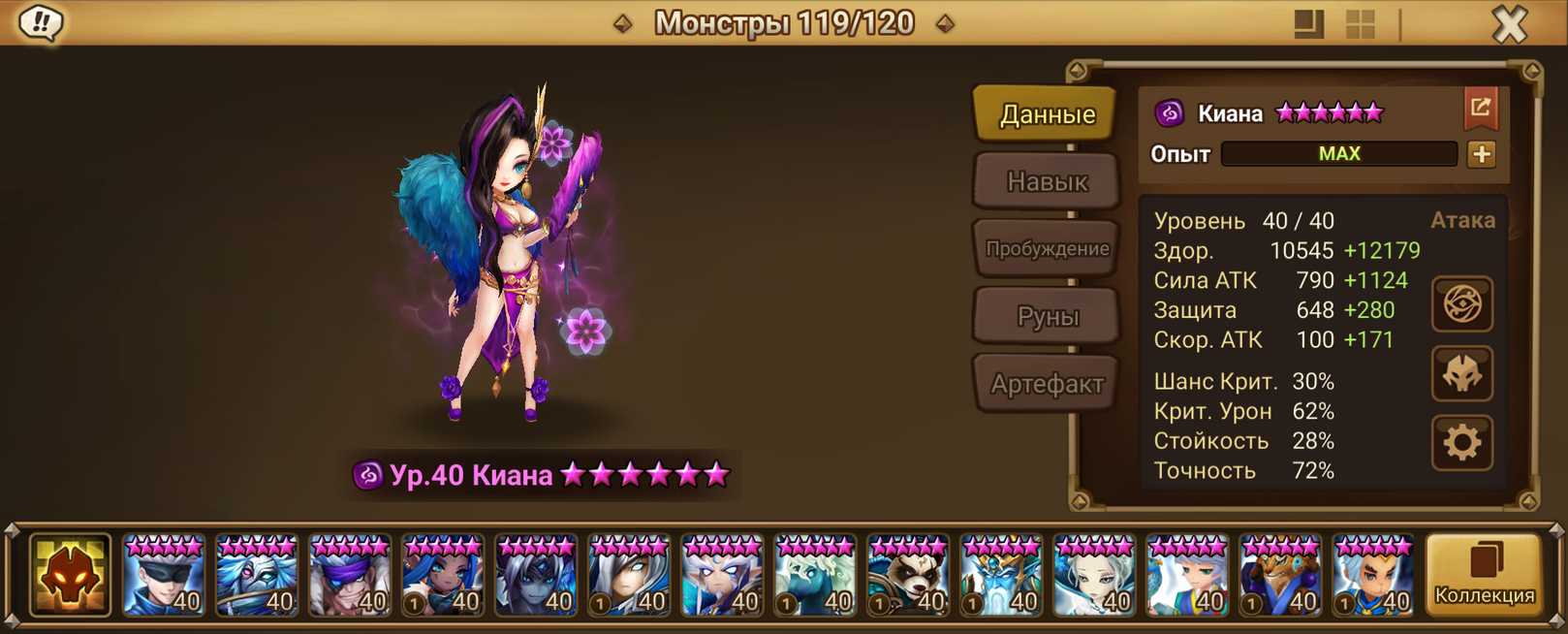The image size is (1568, 634).
Task: Select the Пробуждение tab
Action: [x=1047, y=248]
